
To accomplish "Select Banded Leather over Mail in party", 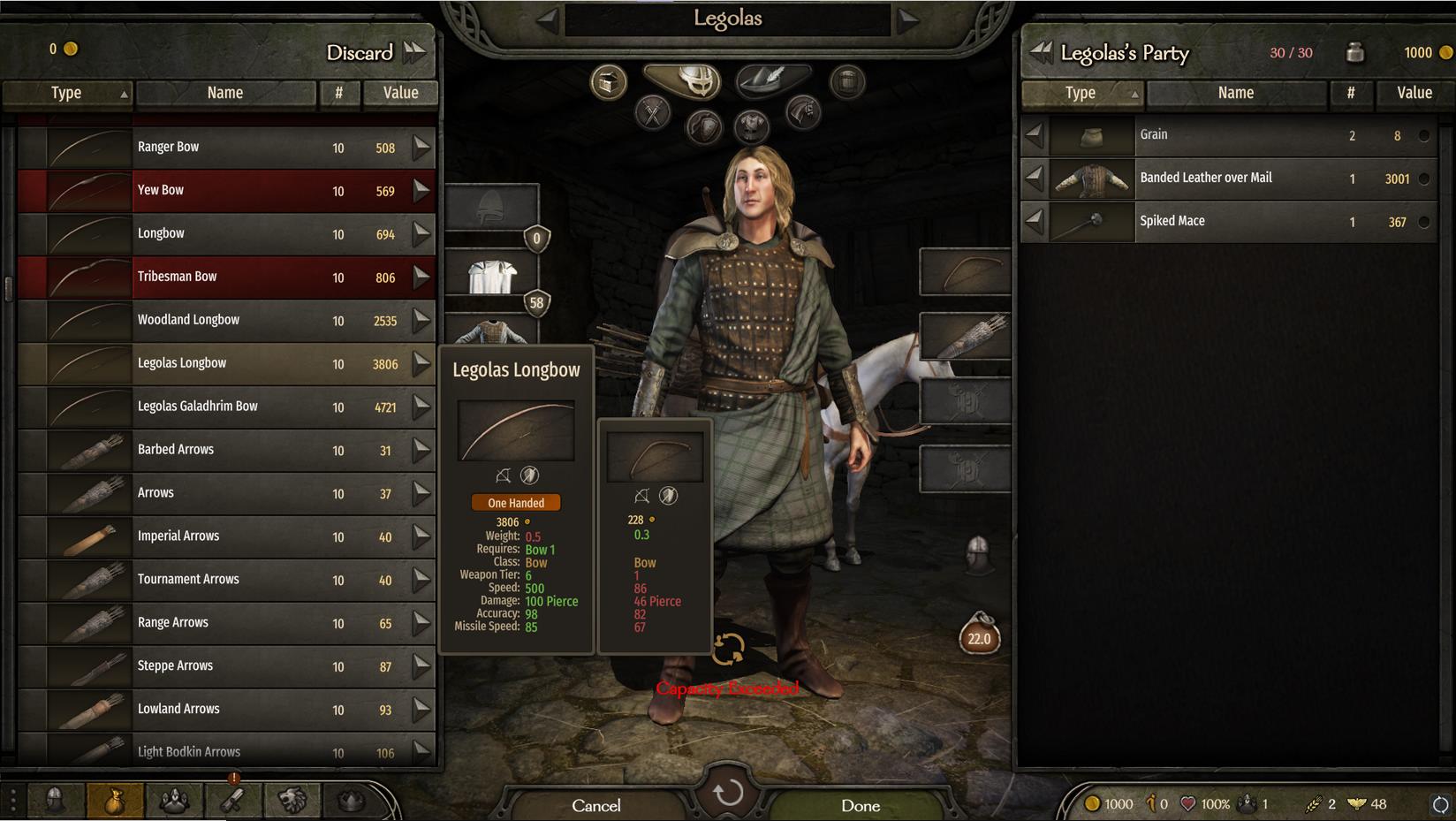I will click(x=1233, y=179).
